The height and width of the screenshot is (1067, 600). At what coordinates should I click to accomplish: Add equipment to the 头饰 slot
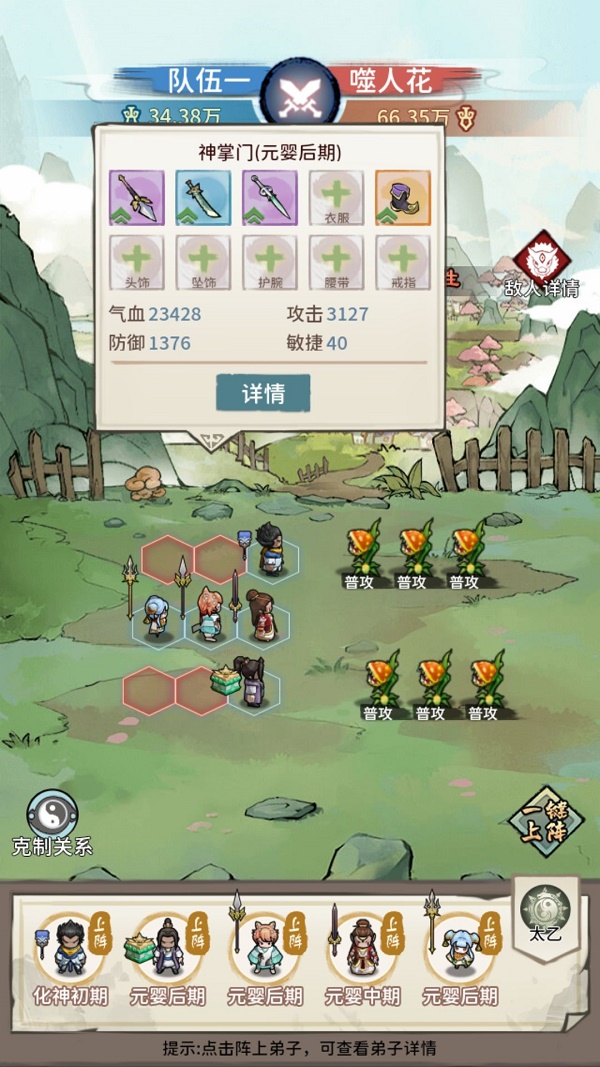pyautogui.click(x=136, y=262)
